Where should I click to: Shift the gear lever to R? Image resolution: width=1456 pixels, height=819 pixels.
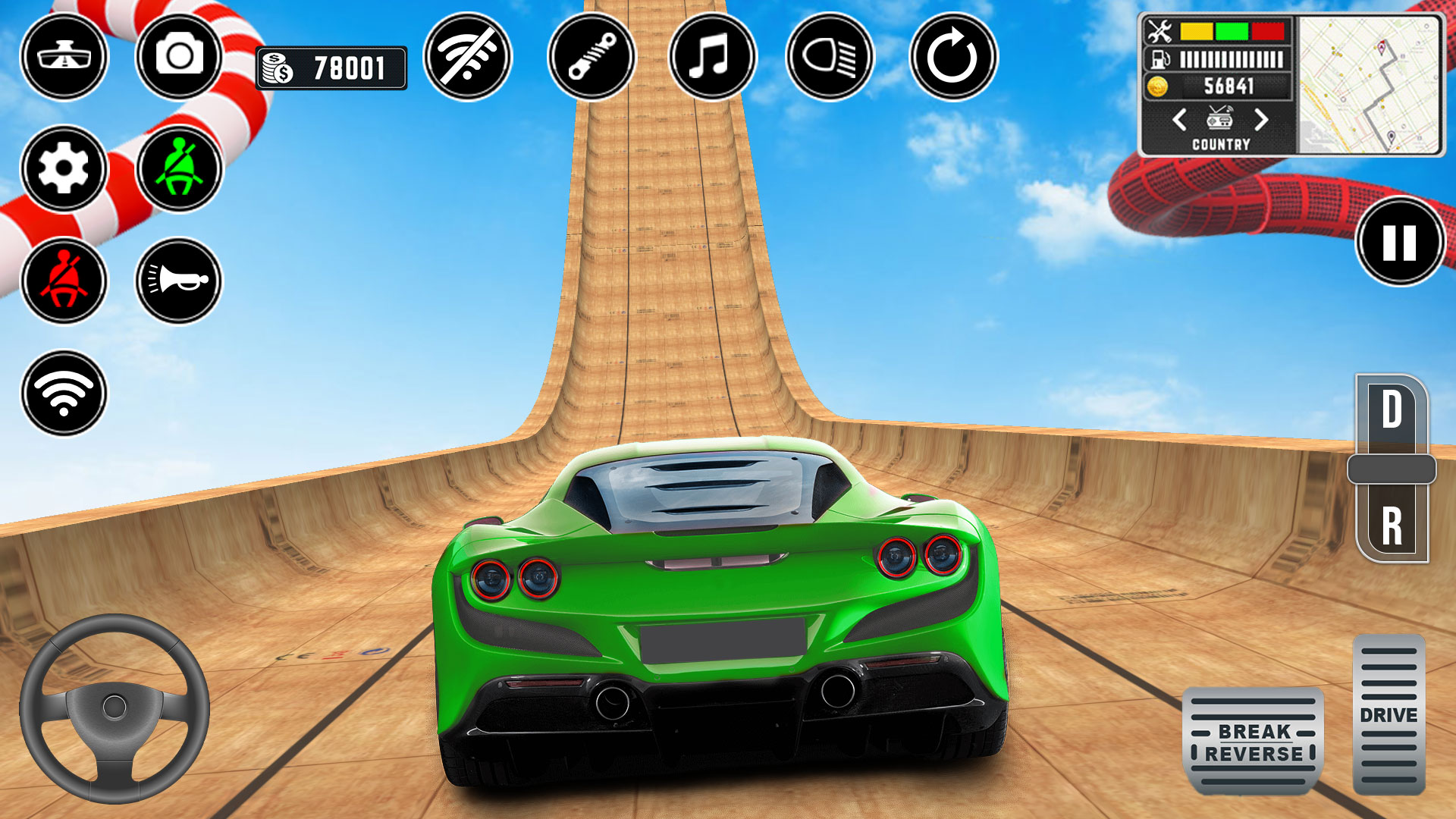click(x=1392, y=526)
